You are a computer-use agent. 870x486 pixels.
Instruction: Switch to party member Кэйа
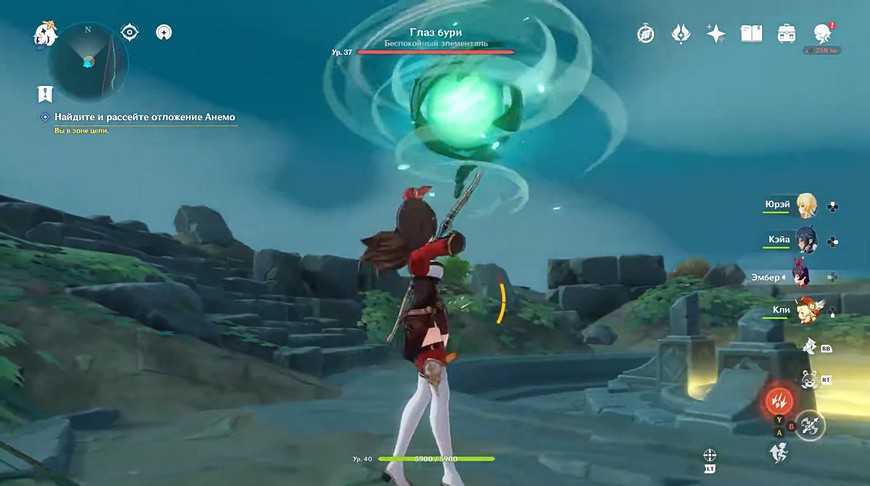[805, 240]
